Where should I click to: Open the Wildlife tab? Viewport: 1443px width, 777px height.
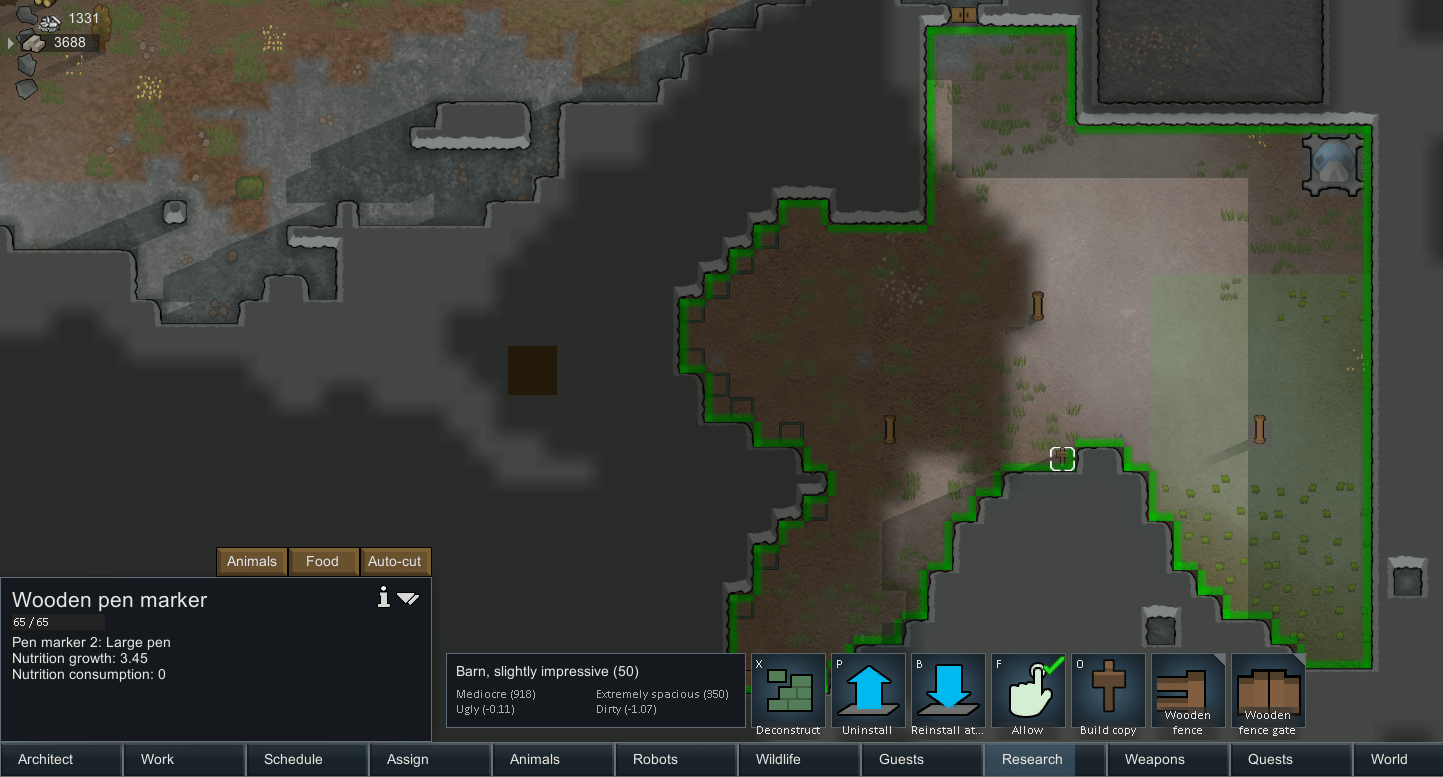(778, 759)
